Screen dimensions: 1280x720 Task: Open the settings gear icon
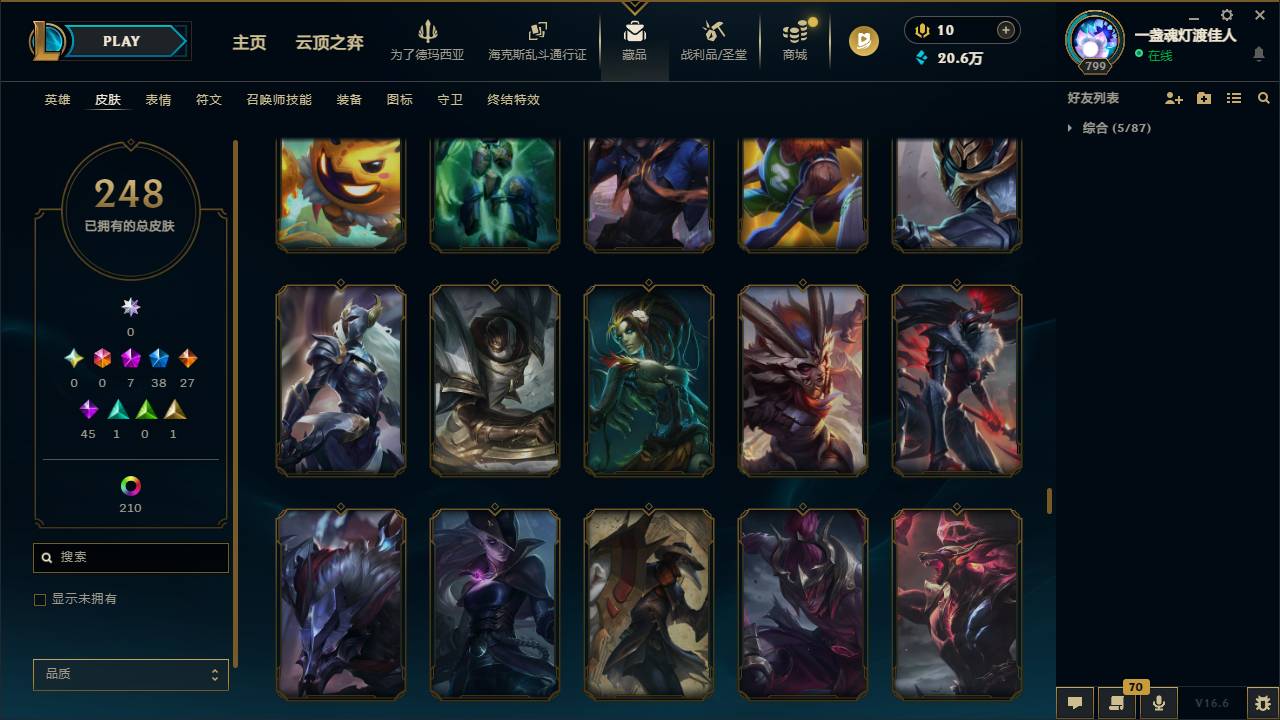click(1226, 15)
